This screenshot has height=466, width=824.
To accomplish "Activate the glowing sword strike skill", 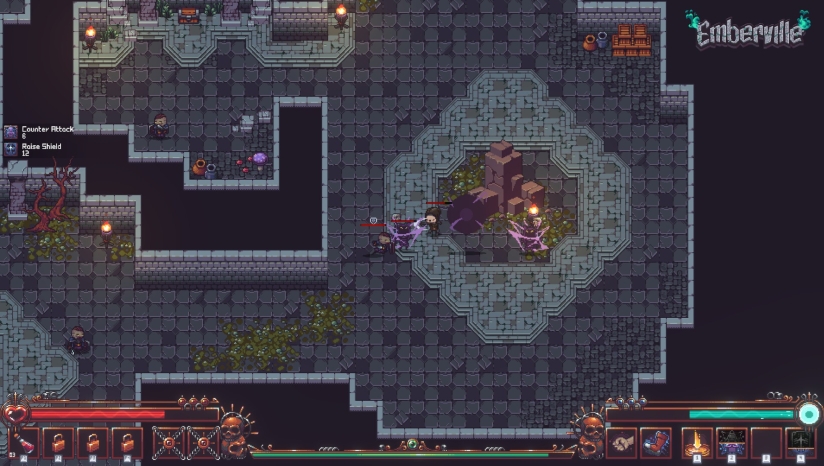I will 697,441.
